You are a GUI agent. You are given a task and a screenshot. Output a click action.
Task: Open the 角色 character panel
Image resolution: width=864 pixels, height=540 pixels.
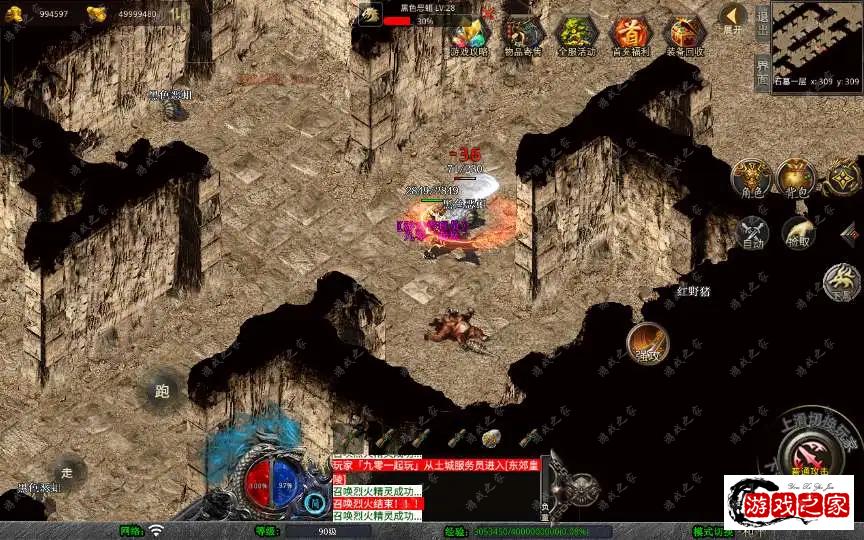pyautogui.click(x=751, y=177)
